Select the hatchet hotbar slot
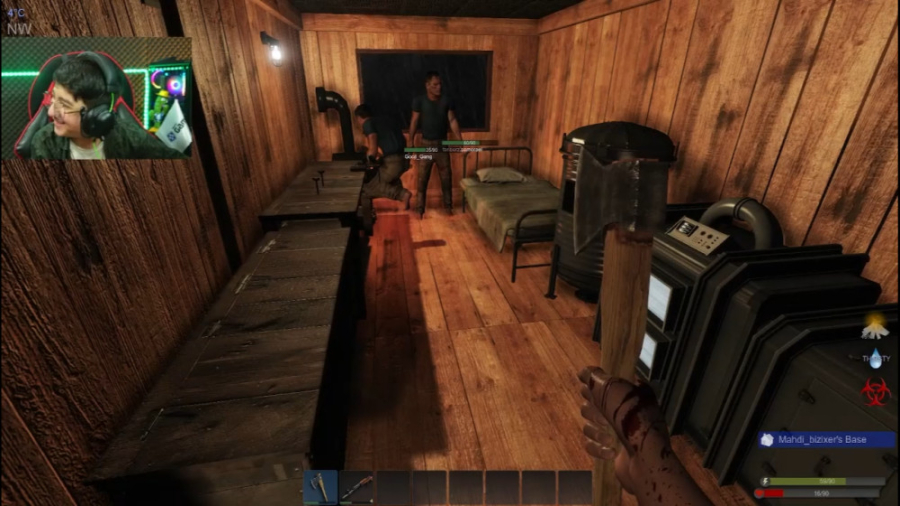 (x=321, y=487)
